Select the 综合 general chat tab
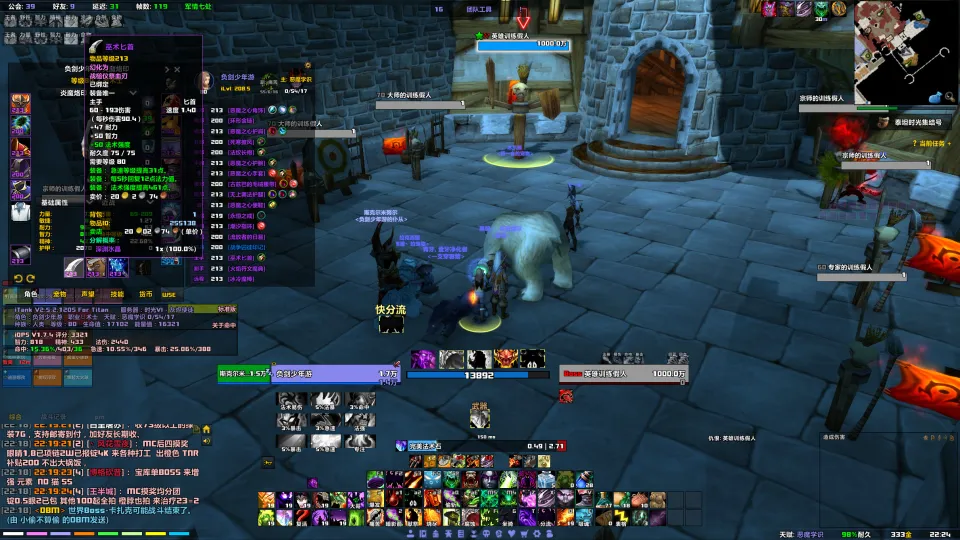The width and height of the screenshot is (960, 540). point(17,416)
